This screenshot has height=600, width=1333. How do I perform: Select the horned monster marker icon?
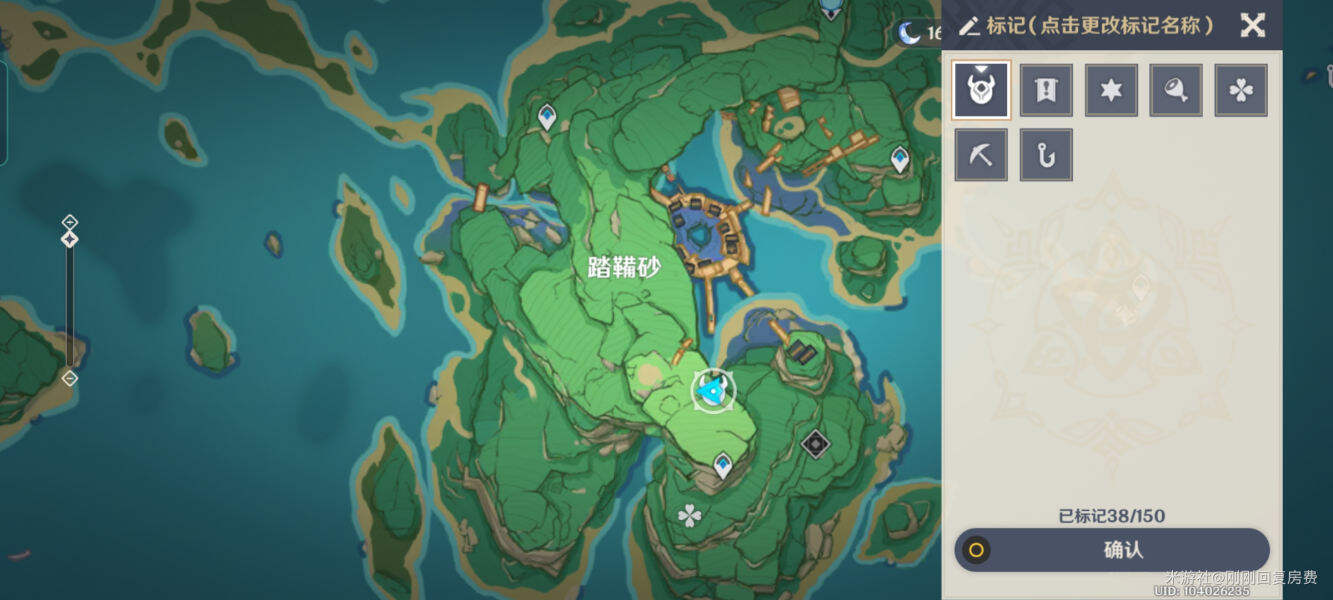point(981,91)
